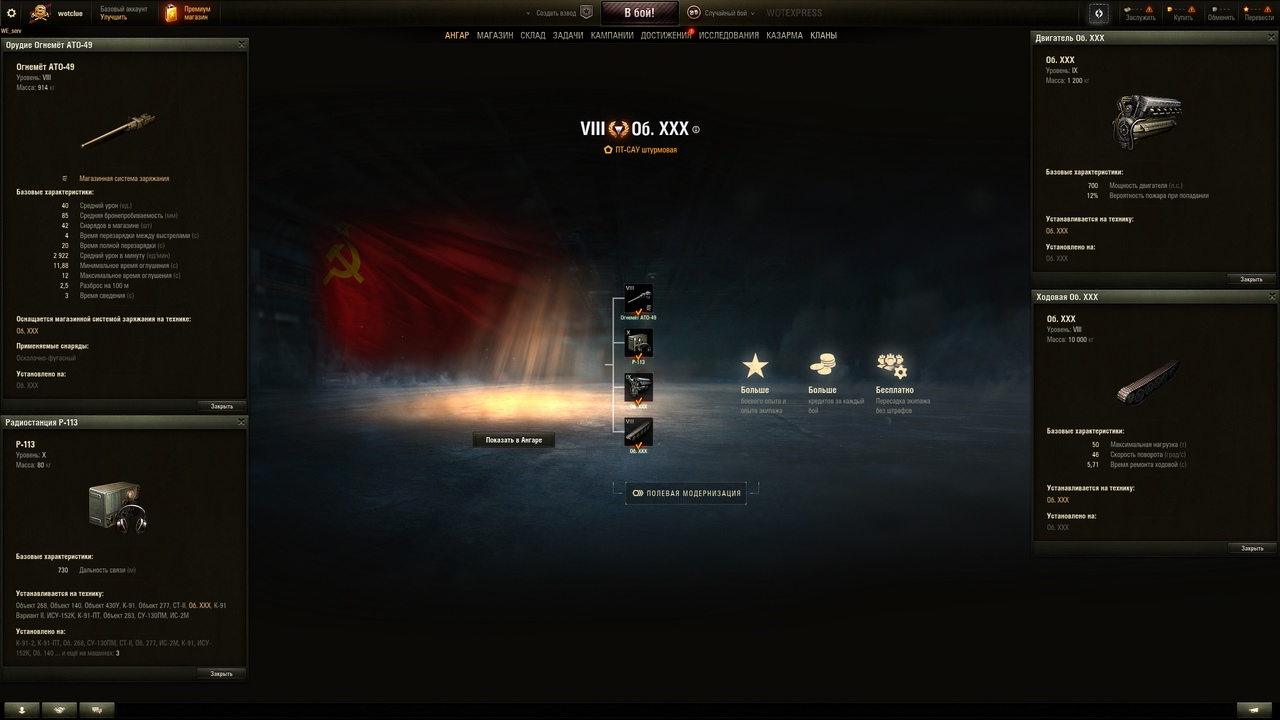Select the Огнемёт АТО-49 gun module icon
1280x720 pixels.
pyautogui.click(x=639, y=297)
